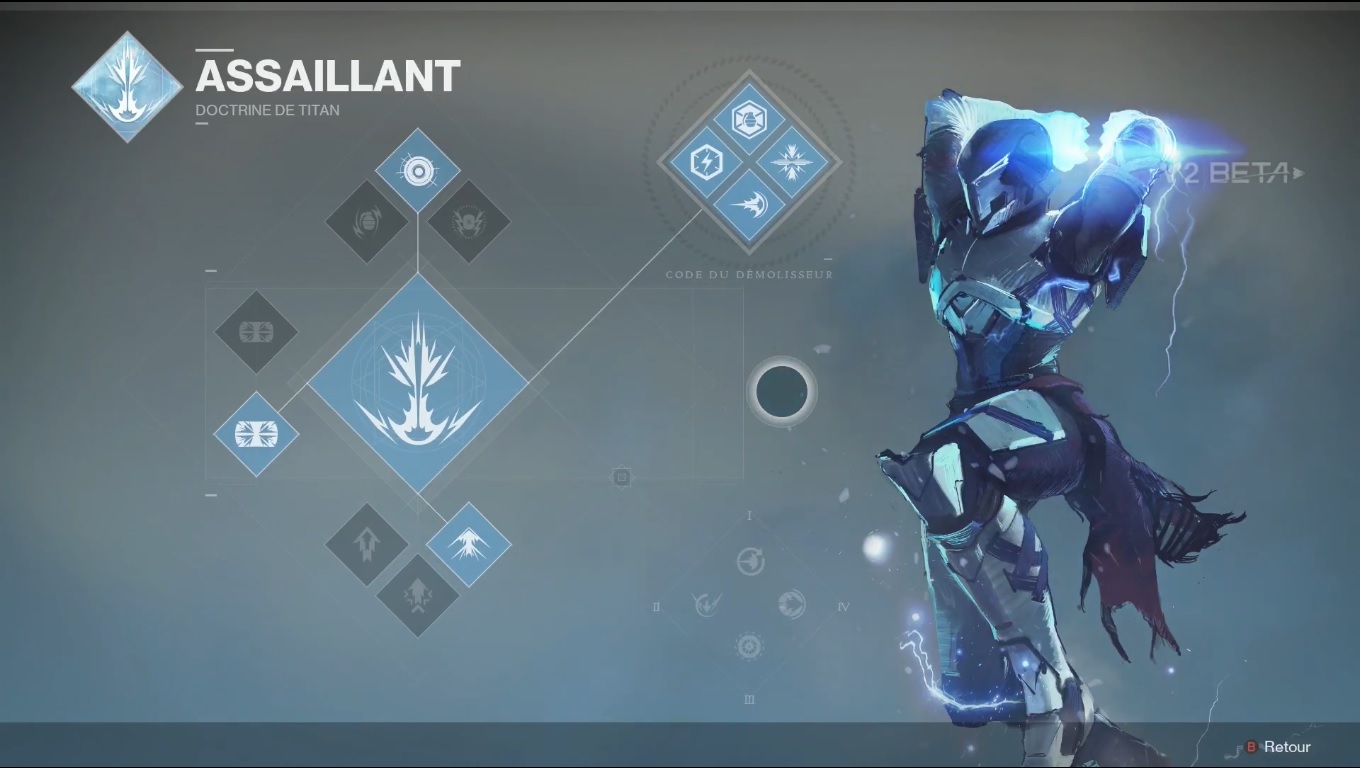Choose the active grenade with concentric rings

(x=418, y=171)
